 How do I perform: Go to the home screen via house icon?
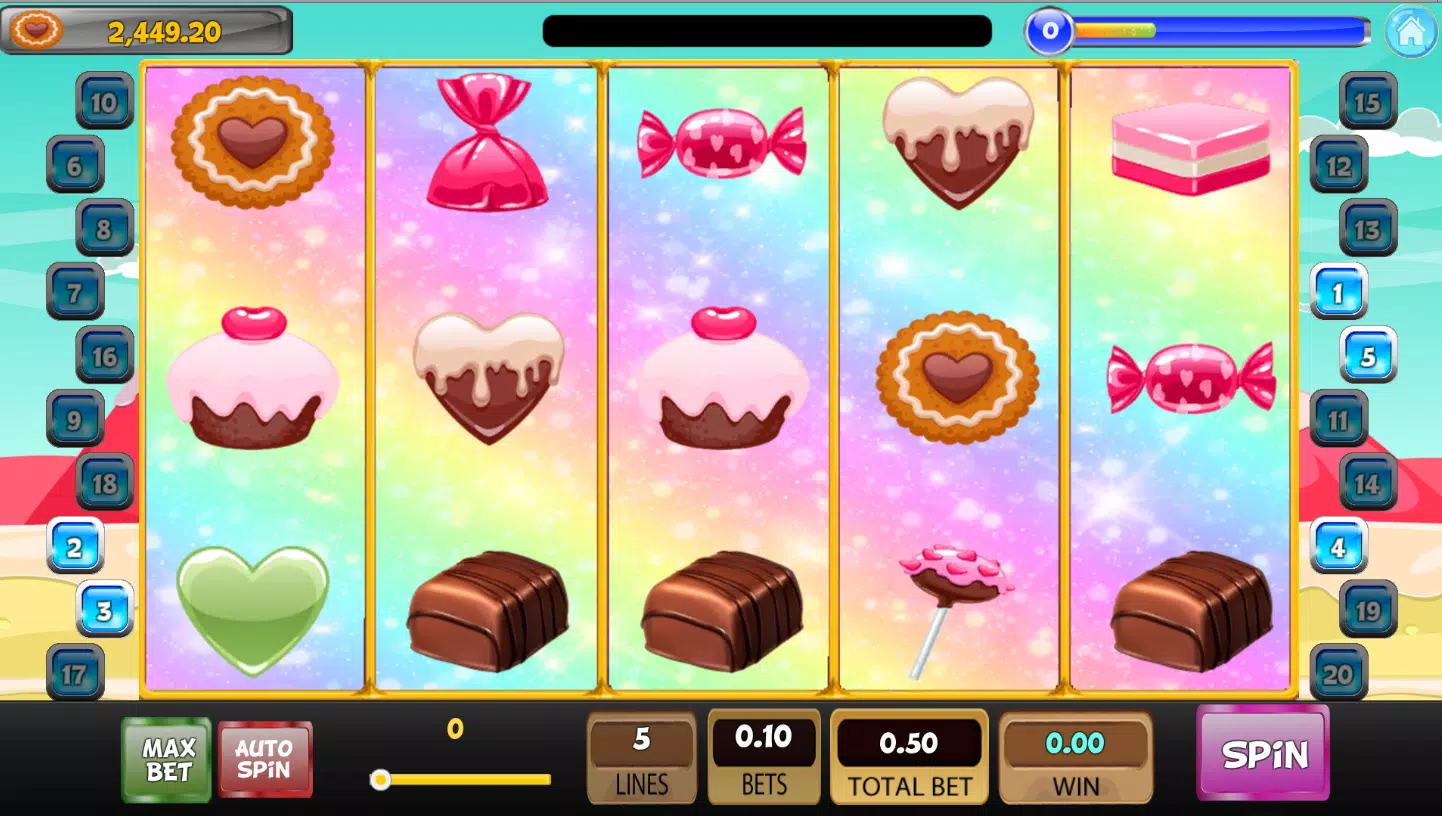click(x=1410, y=31)
